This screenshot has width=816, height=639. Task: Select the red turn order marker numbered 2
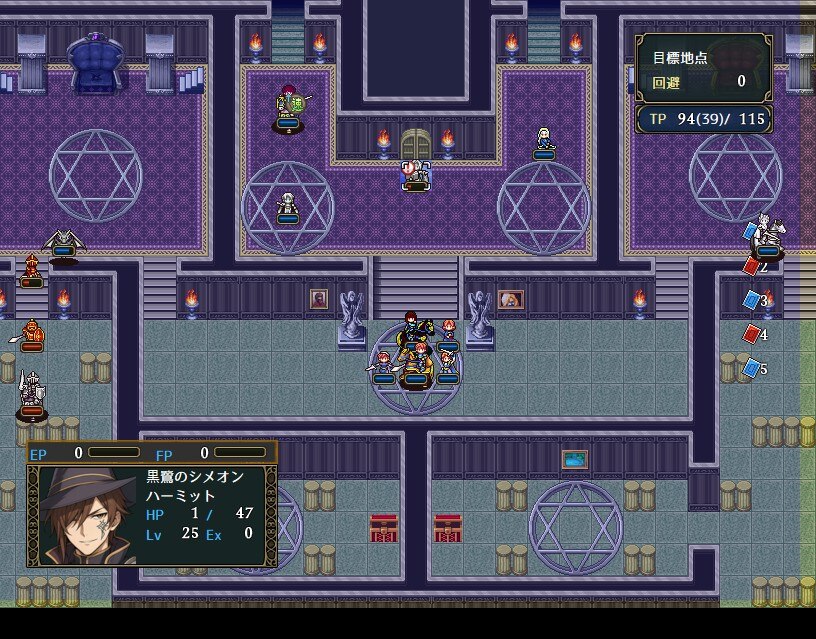pos(752,267)
